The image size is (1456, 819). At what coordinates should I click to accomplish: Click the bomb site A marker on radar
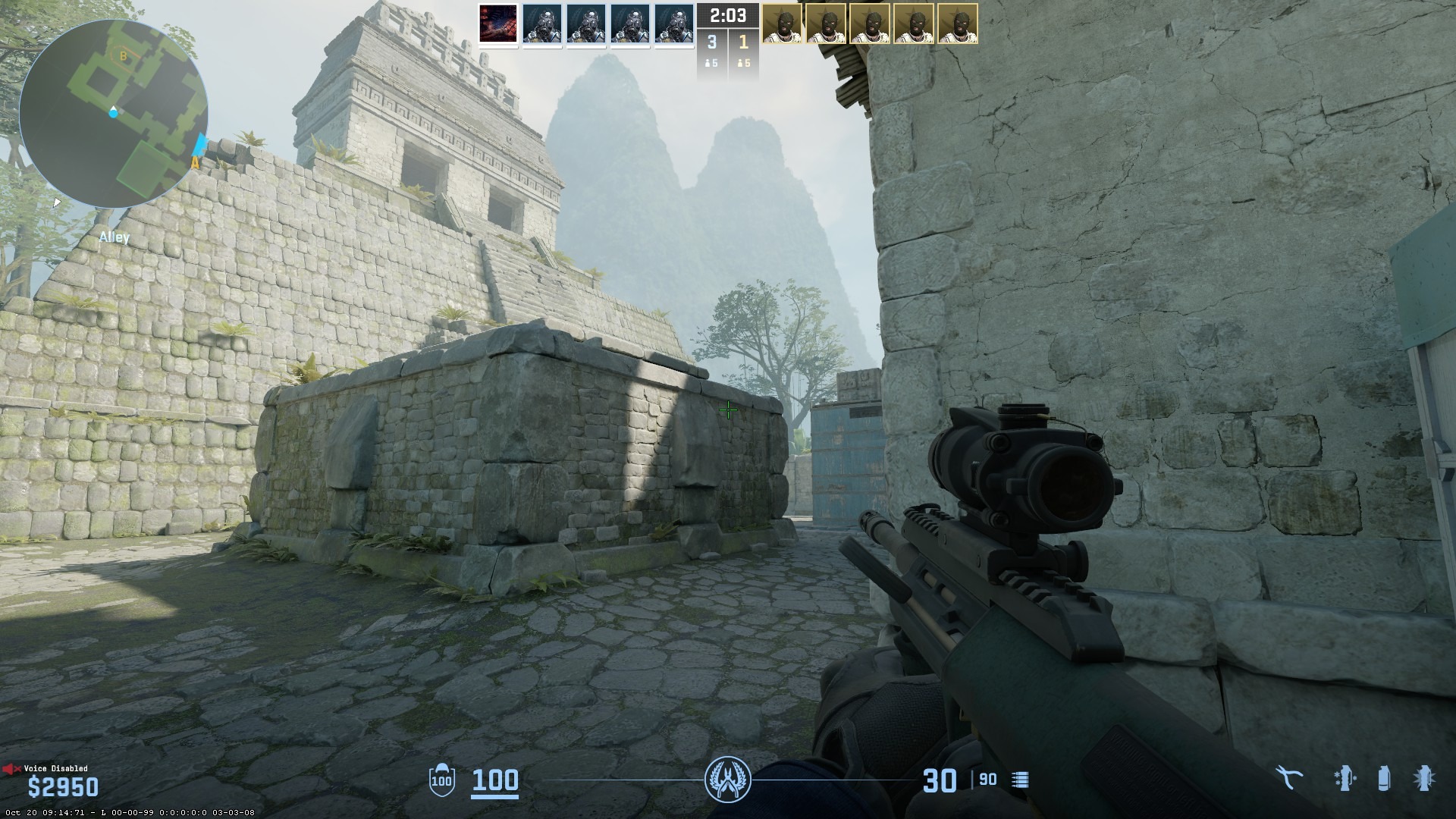[195, 162]
